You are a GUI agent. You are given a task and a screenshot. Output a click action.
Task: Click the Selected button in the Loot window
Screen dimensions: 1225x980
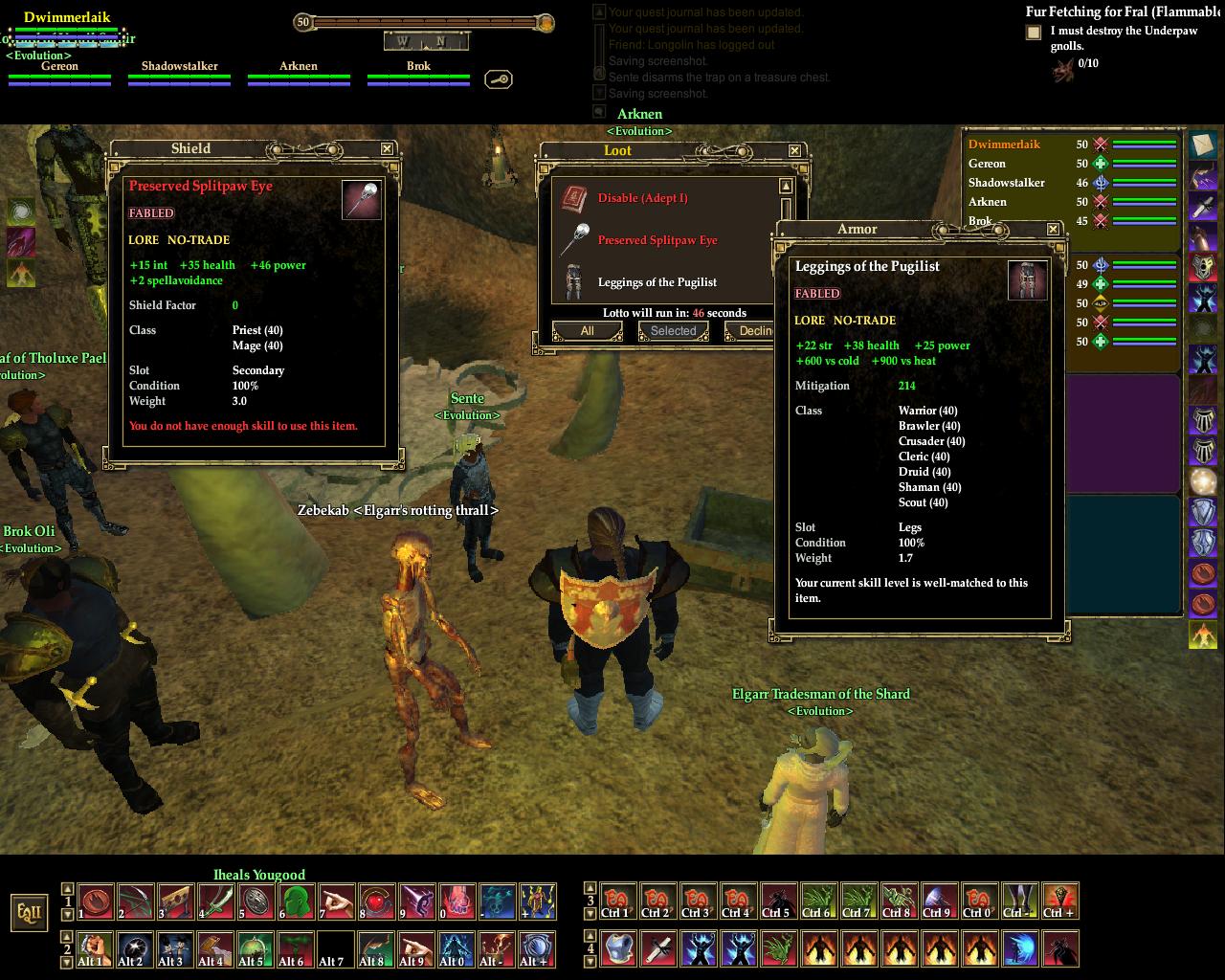pos(674,331)
